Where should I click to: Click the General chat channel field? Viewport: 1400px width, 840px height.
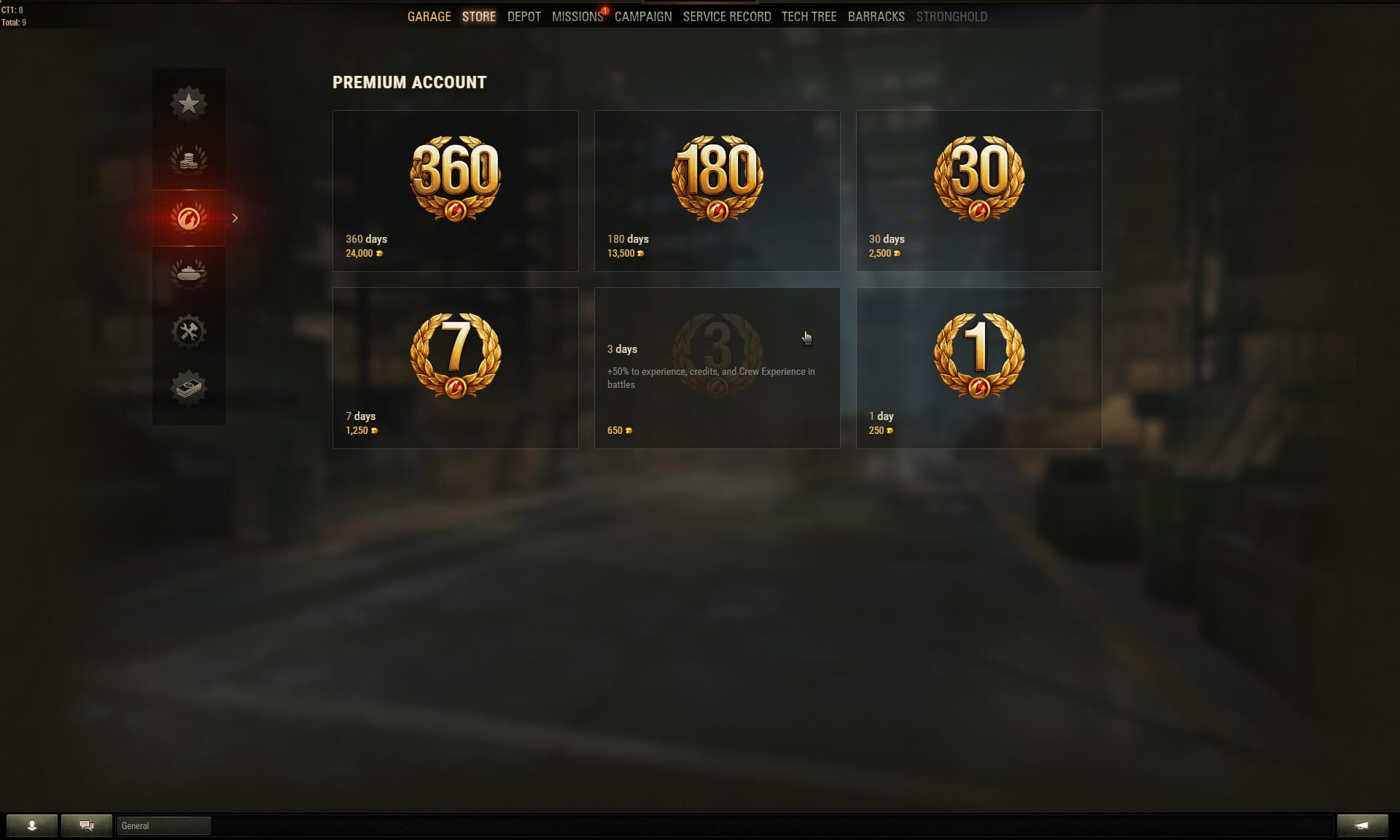point(163,825)
